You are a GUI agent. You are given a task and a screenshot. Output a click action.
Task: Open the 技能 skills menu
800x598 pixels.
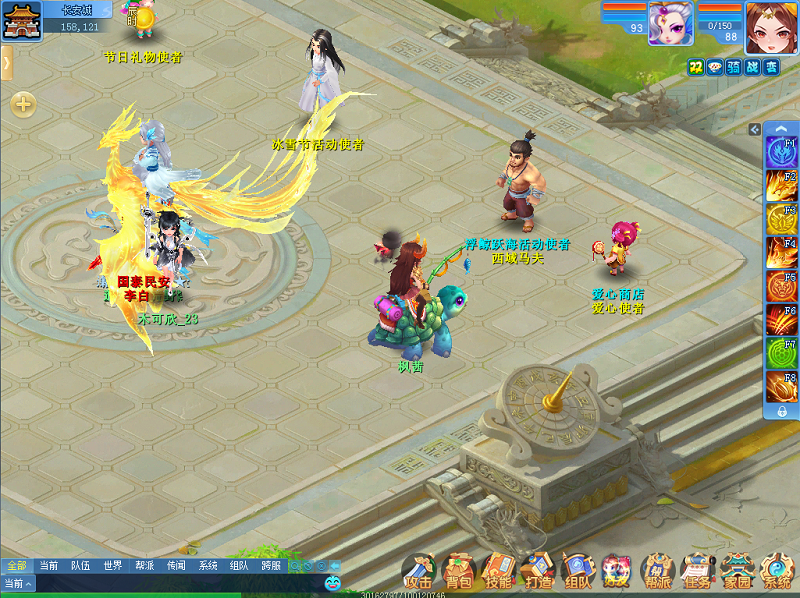click(x=498, y=571)
